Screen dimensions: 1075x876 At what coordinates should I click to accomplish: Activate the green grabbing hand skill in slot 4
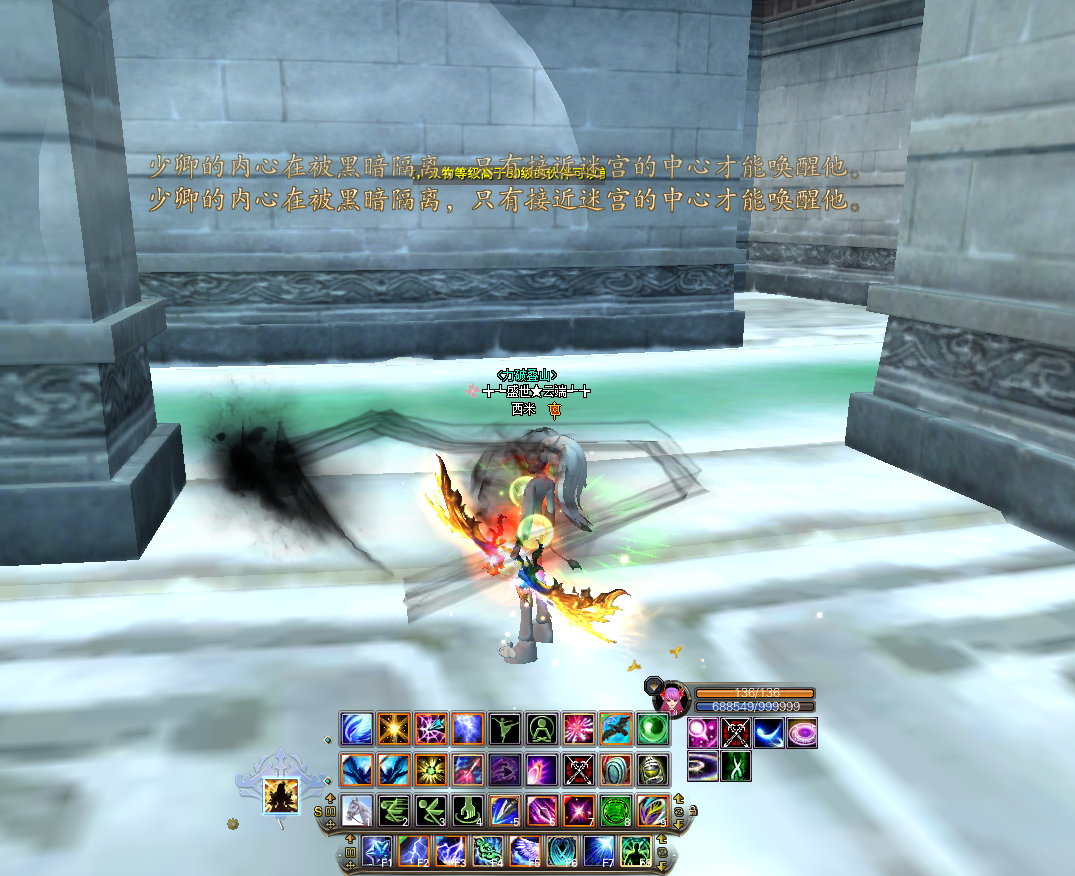[x=467, y=809]
